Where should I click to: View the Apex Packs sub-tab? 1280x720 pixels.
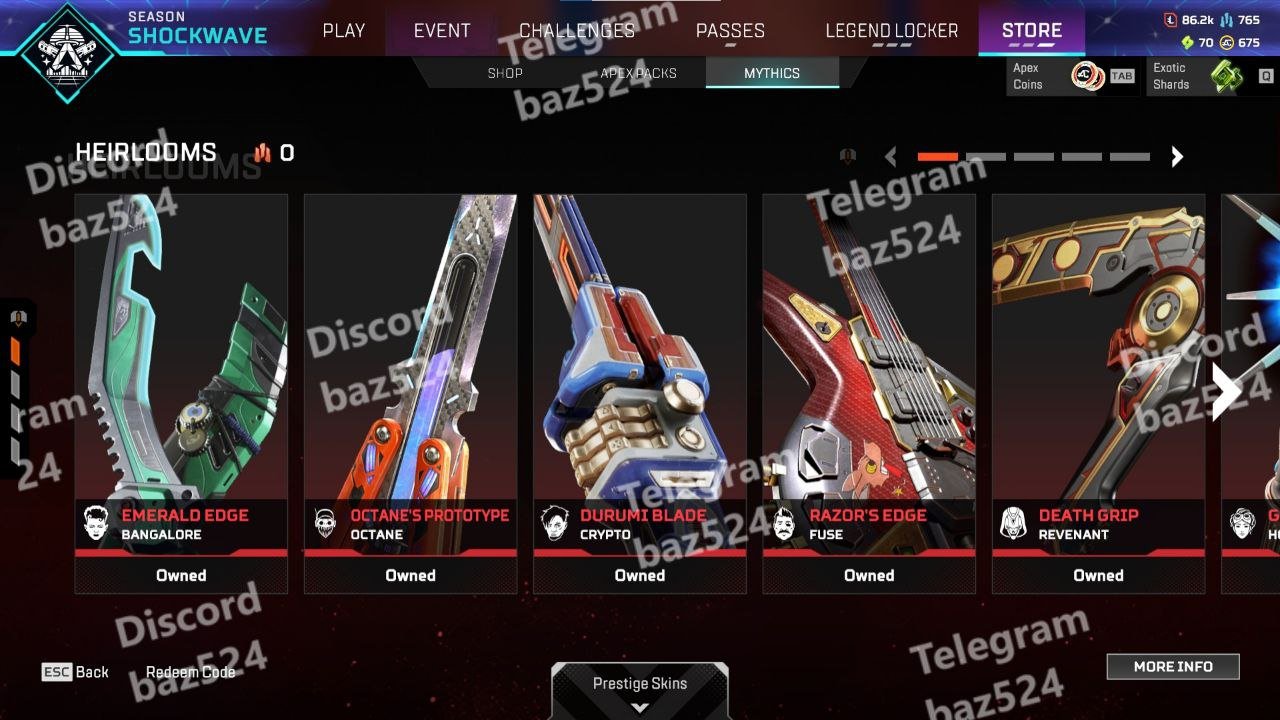click(x=638, y=73)
